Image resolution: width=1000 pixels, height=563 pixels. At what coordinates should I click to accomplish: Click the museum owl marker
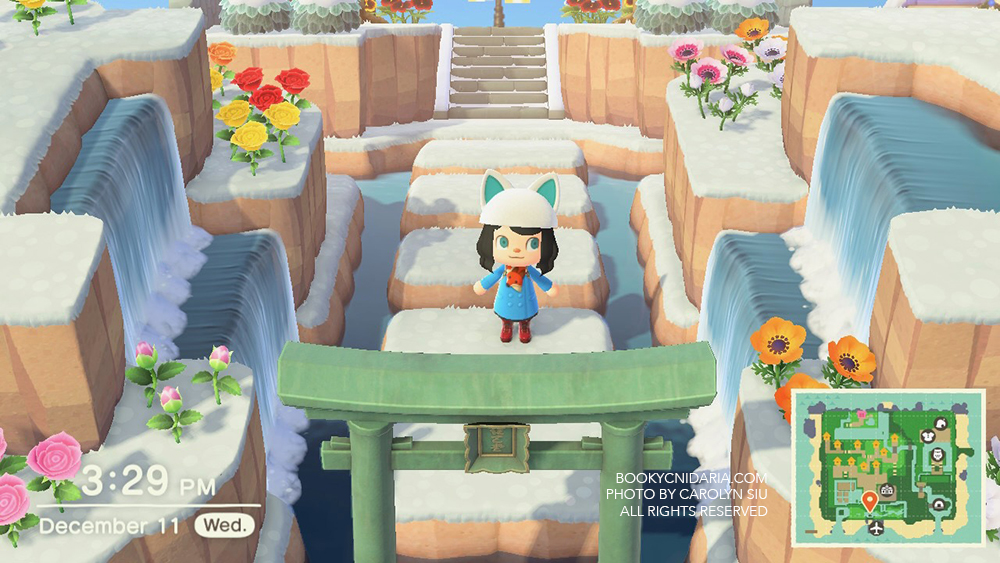coord(937,455)
